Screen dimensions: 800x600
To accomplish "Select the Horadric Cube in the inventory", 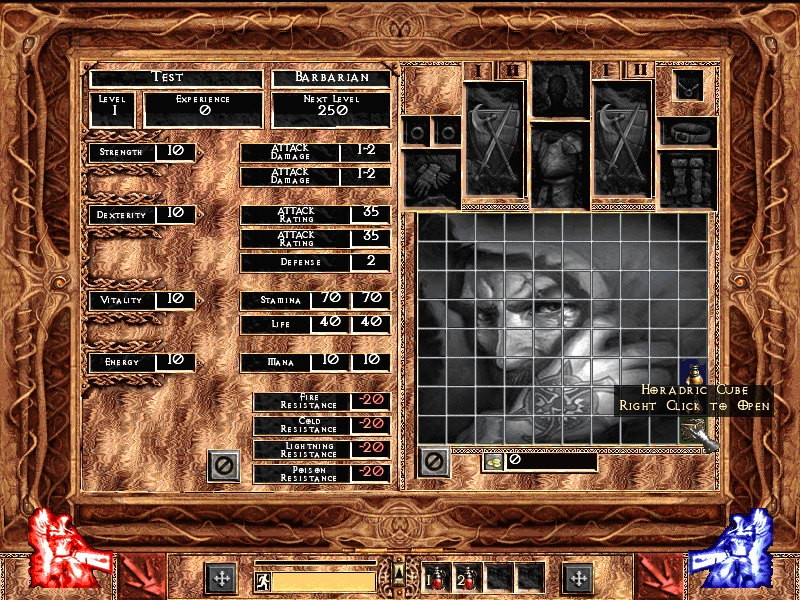I will click(x=693, y=429).
